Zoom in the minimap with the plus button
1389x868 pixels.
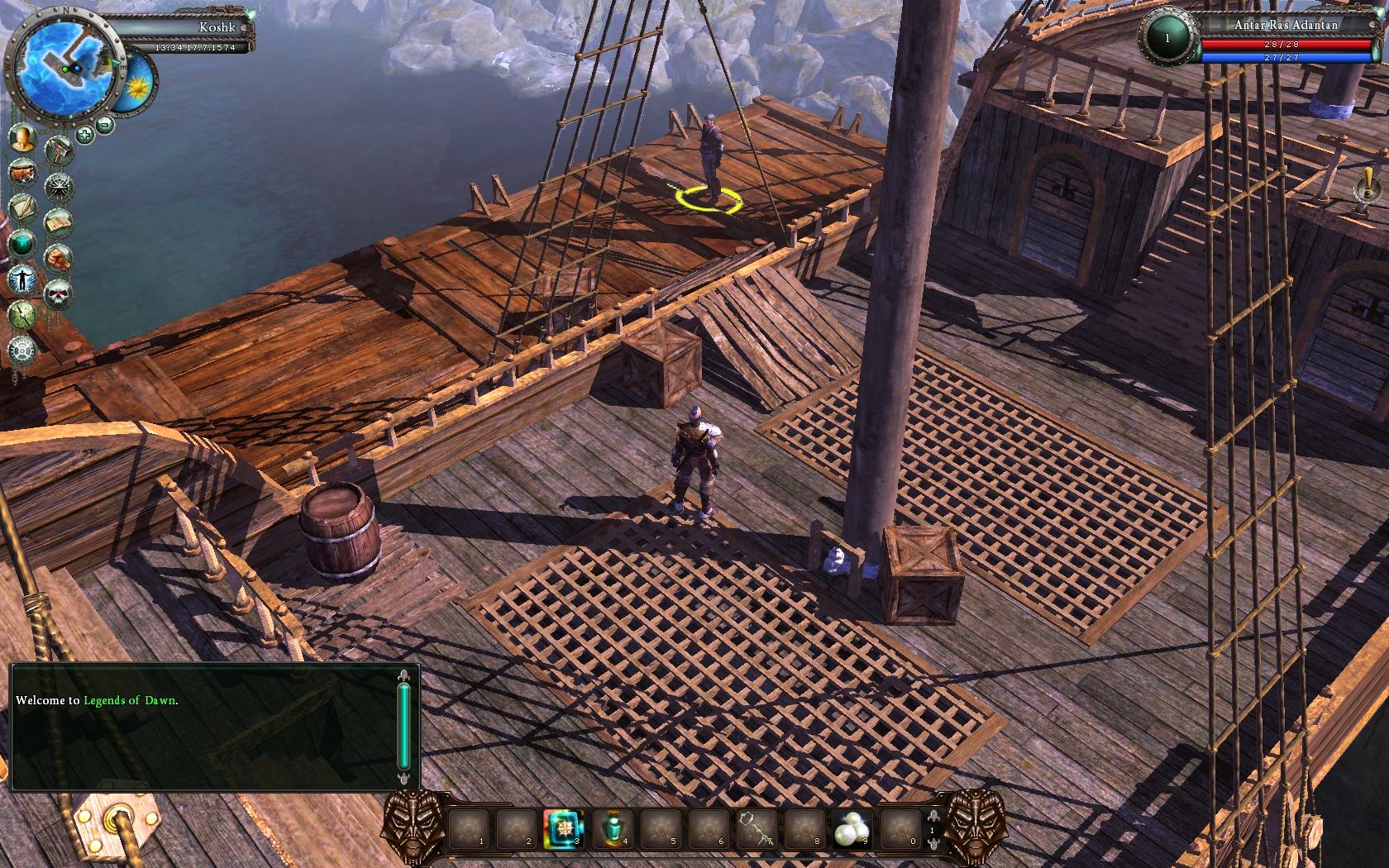coord(85,133)
